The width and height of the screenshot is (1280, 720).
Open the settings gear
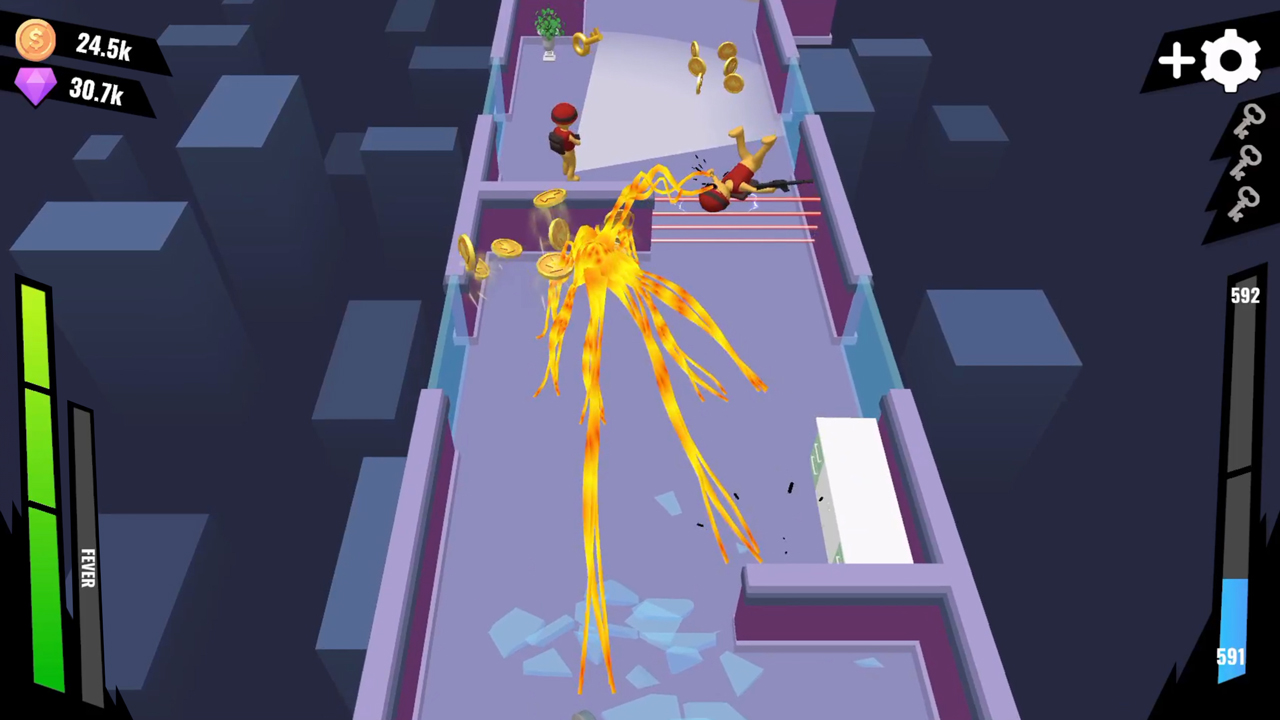[1230, 60]
